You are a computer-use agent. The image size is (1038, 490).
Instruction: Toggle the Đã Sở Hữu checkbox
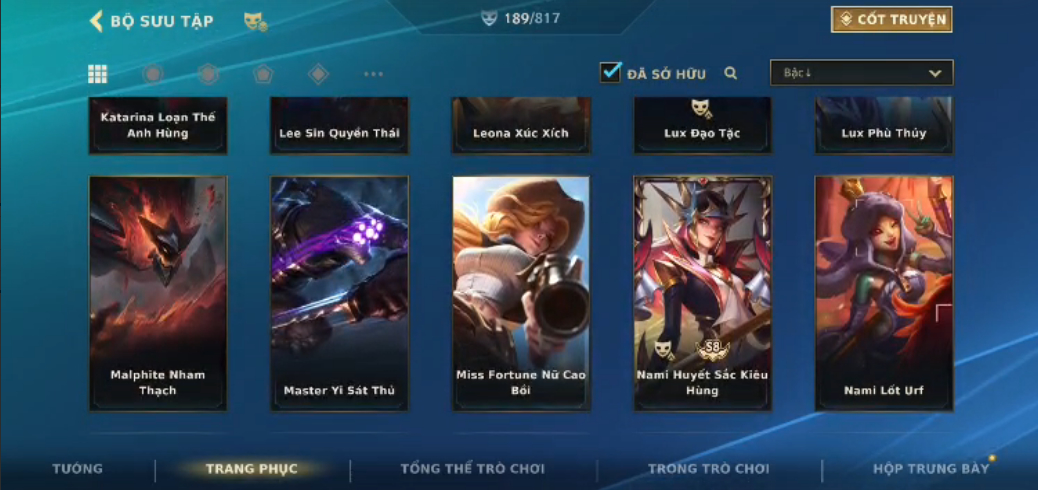pos(610,73)
